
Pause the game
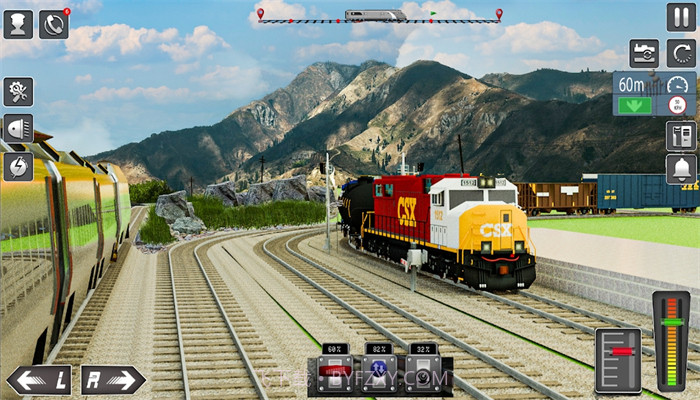[680, 17]
